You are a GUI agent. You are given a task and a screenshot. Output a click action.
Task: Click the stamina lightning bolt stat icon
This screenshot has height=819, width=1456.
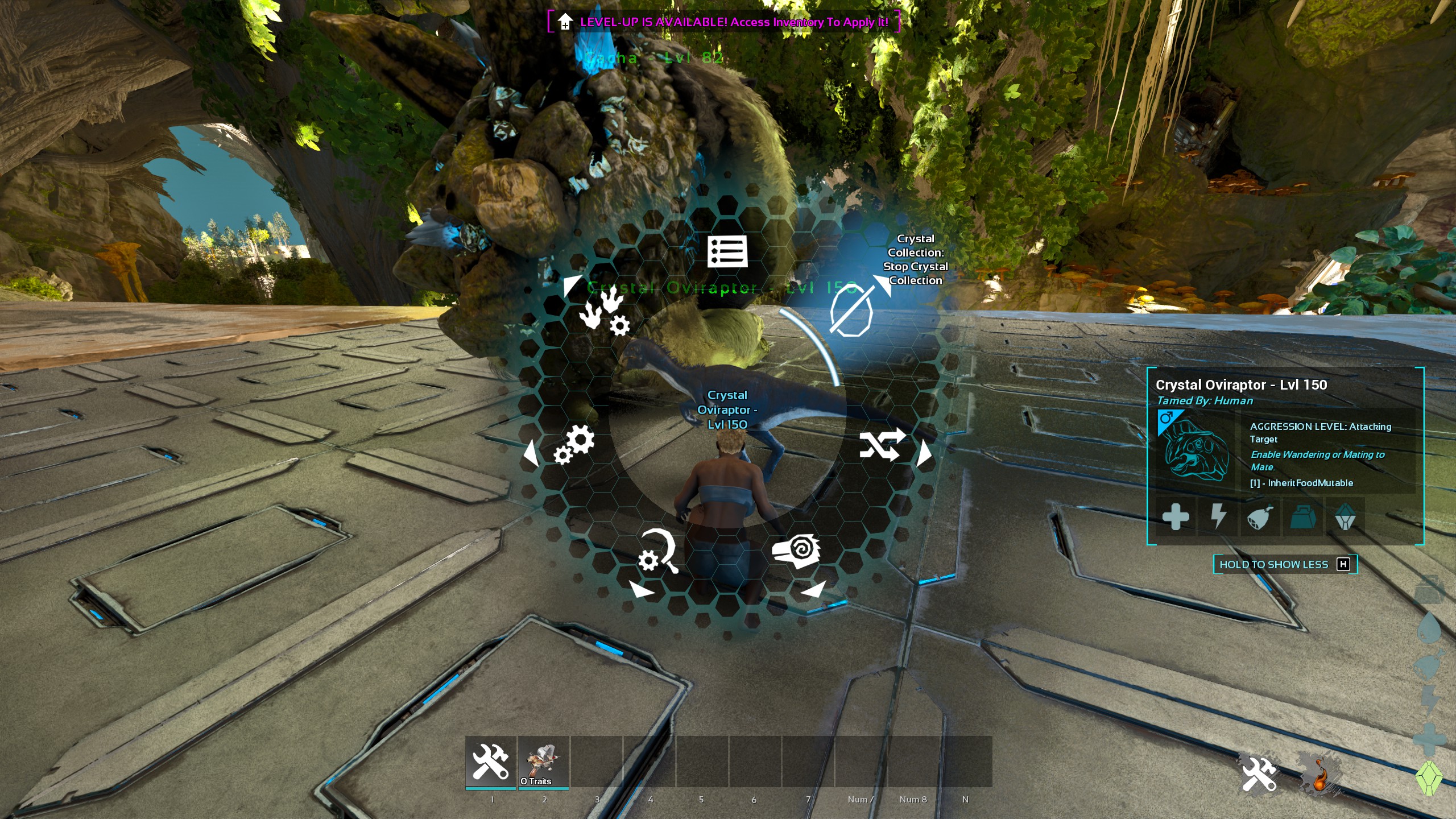point(1218,517)
